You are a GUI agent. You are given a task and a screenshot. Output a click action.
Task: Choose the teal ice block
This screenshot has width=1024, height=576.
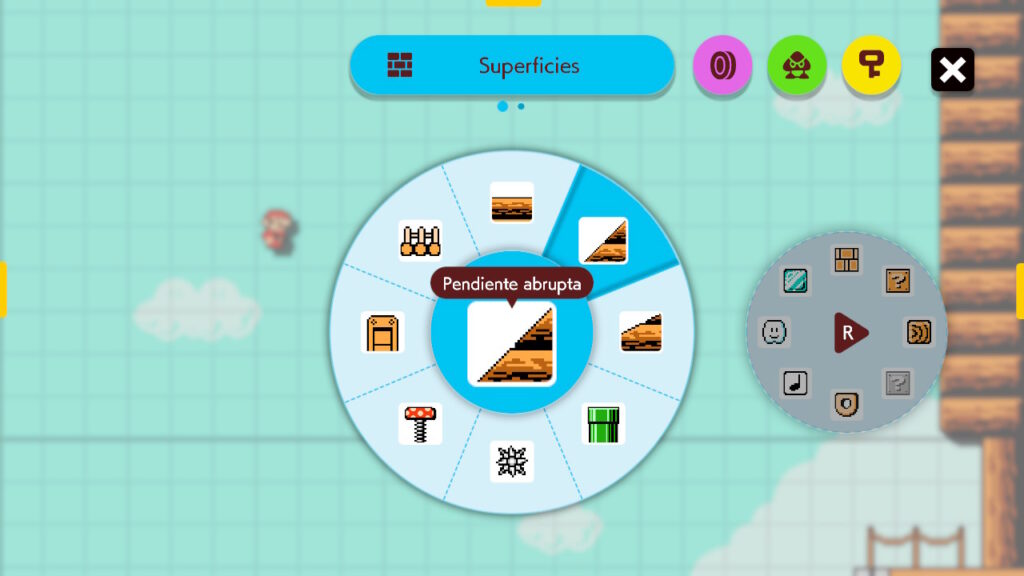[x=795, y=281]
